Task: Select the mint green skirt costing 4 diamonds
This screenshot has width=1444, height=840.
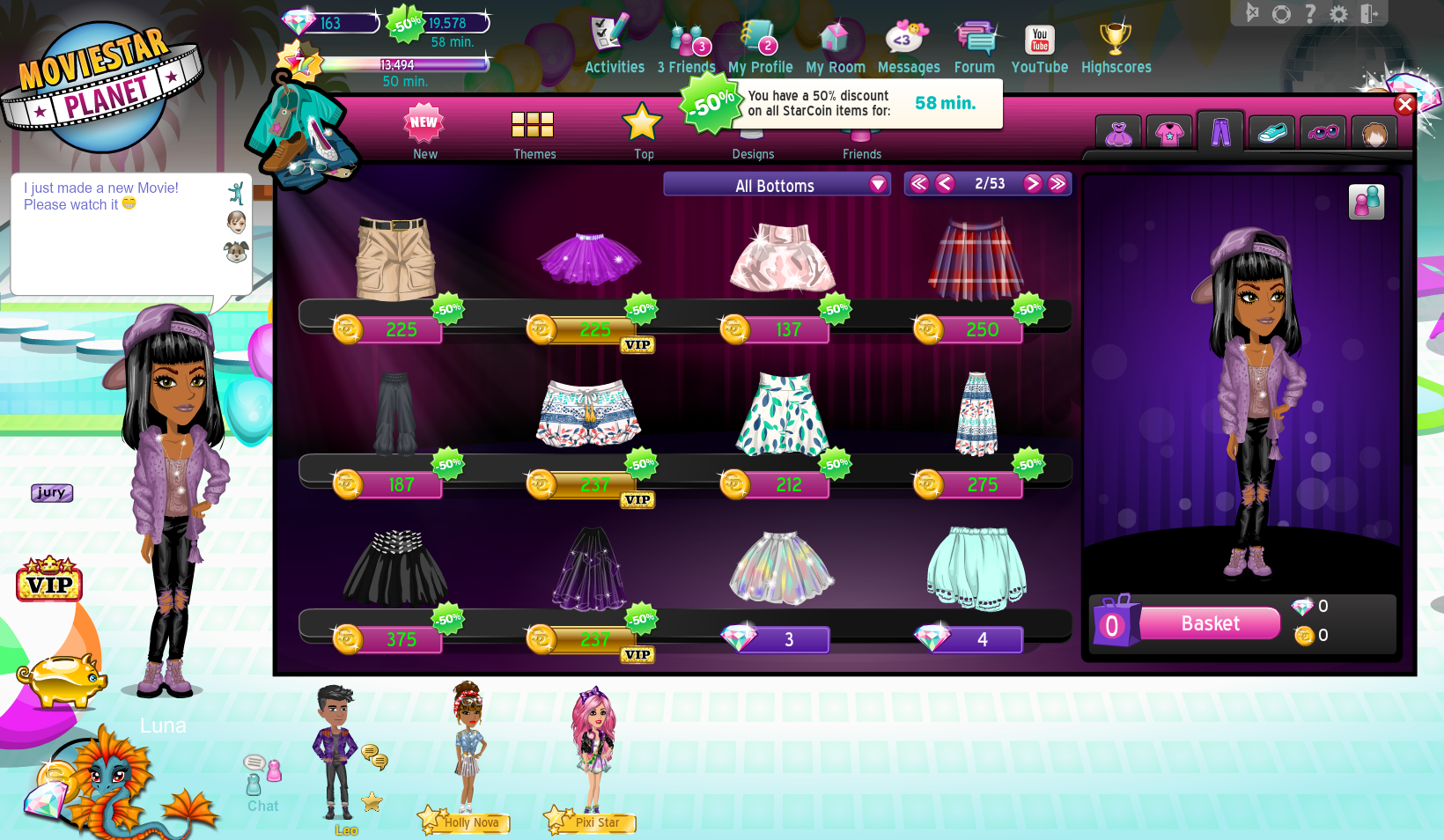Action: (x=976, y=570)
